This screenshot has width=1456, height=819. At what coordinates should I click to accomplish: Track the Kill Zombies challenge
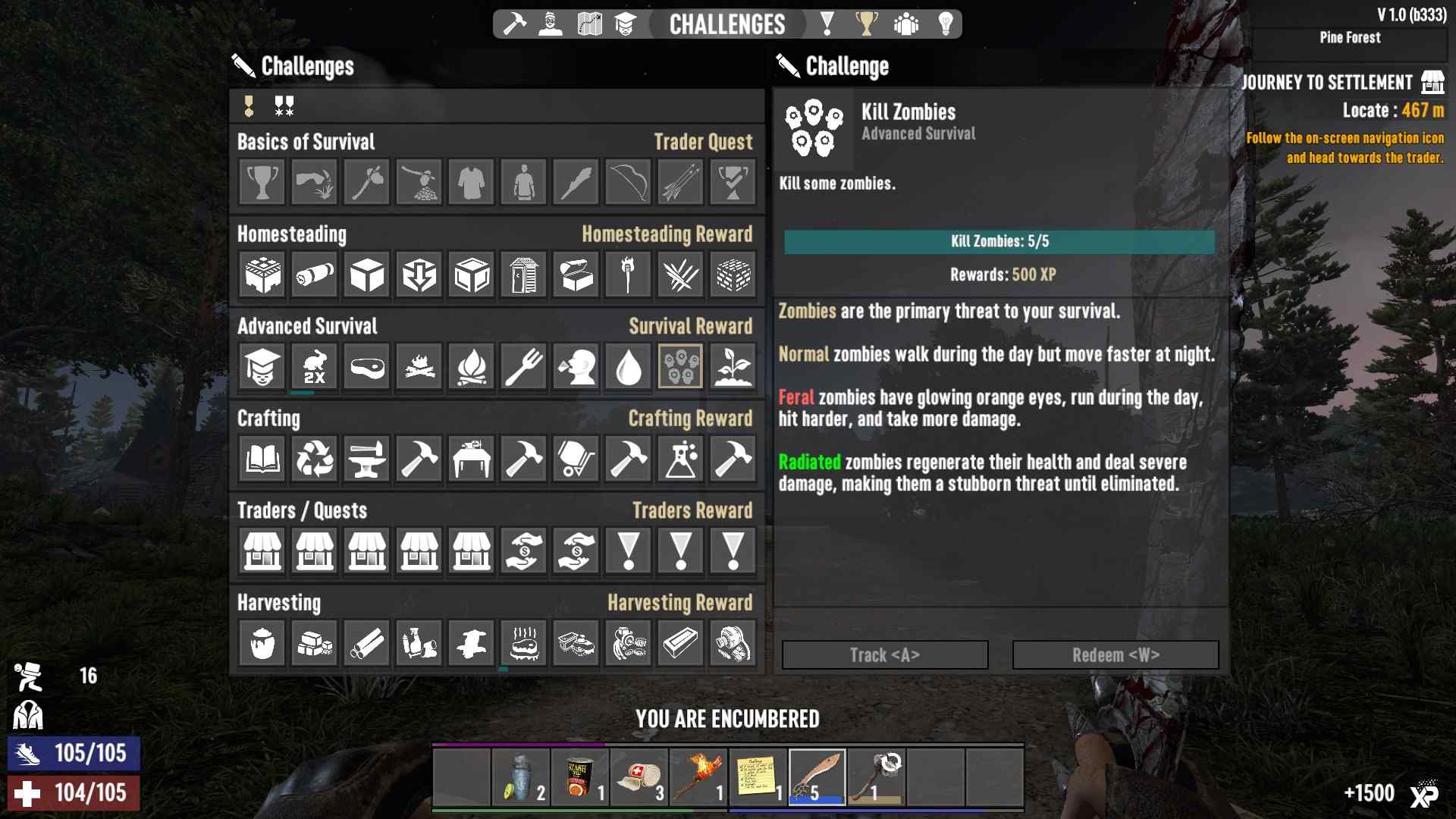pos(885,655)
